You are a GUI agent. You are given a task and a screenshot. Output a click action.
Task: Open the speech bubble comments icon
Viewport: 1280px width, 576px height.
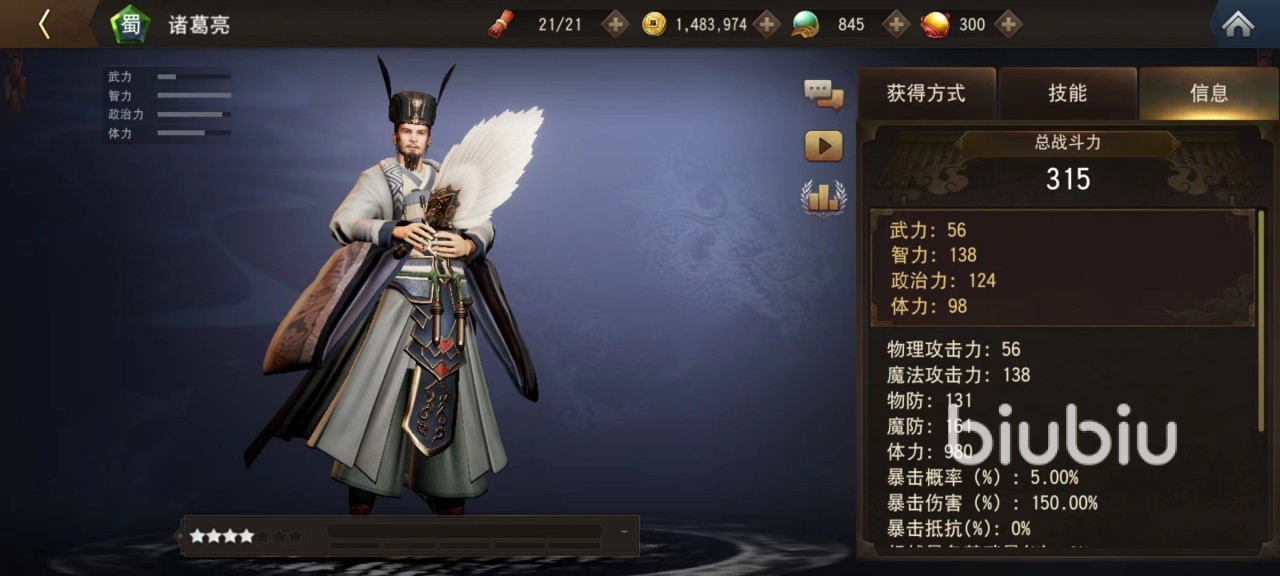click(x=823, y=95)
